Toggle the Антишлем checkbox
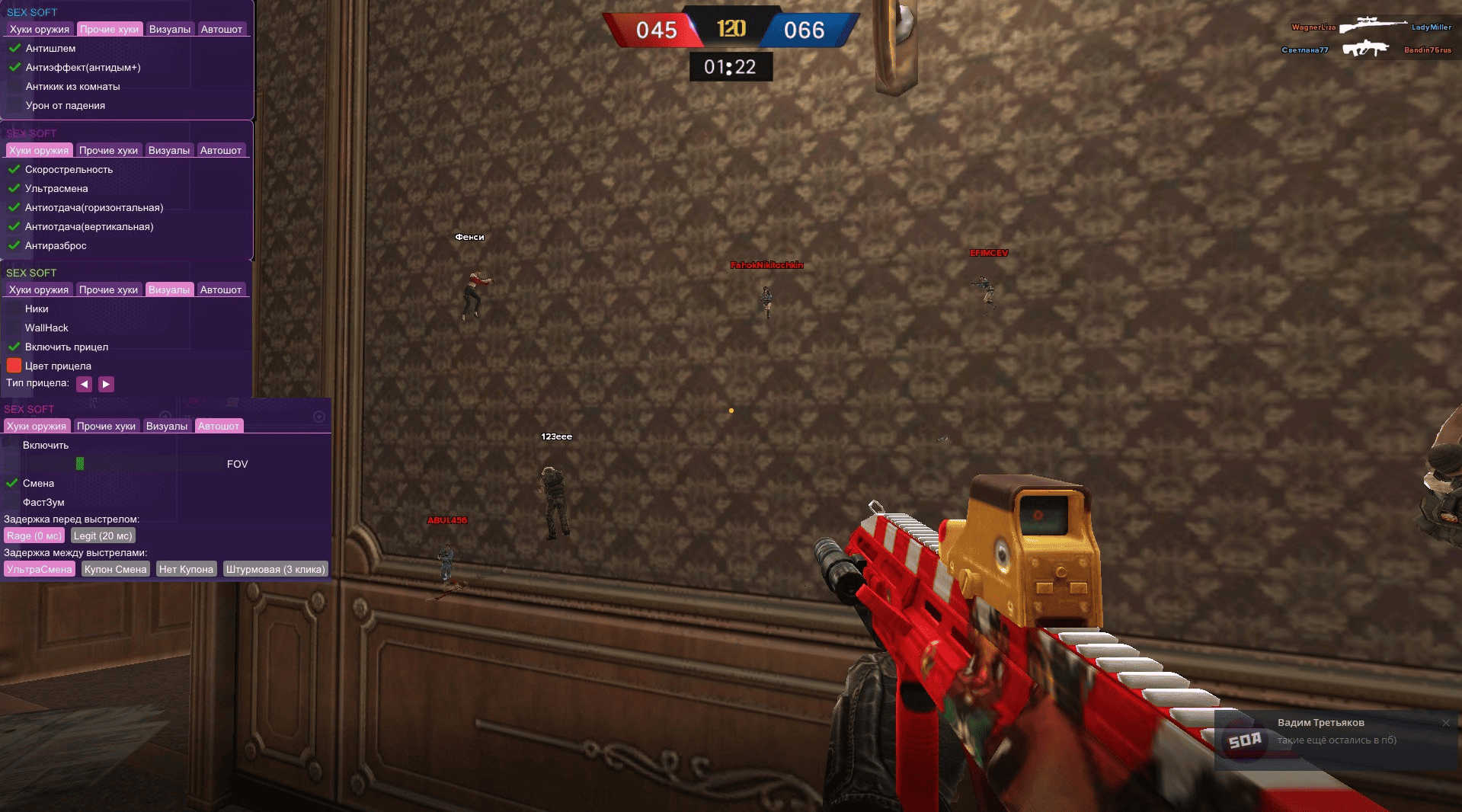The width and height of the screenshot is (1462, 812). point(14,48)
